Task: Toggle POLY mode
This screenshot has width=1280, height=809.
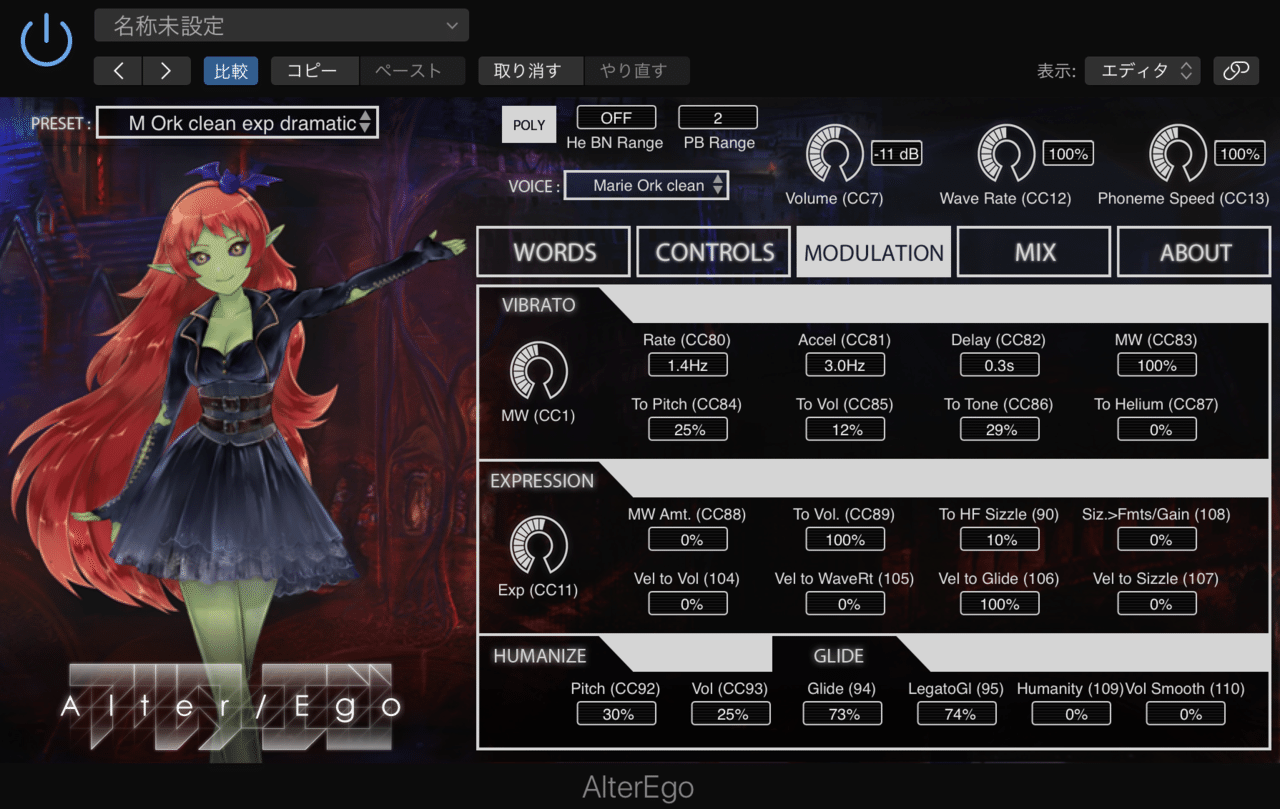Action: coord(528,124)
